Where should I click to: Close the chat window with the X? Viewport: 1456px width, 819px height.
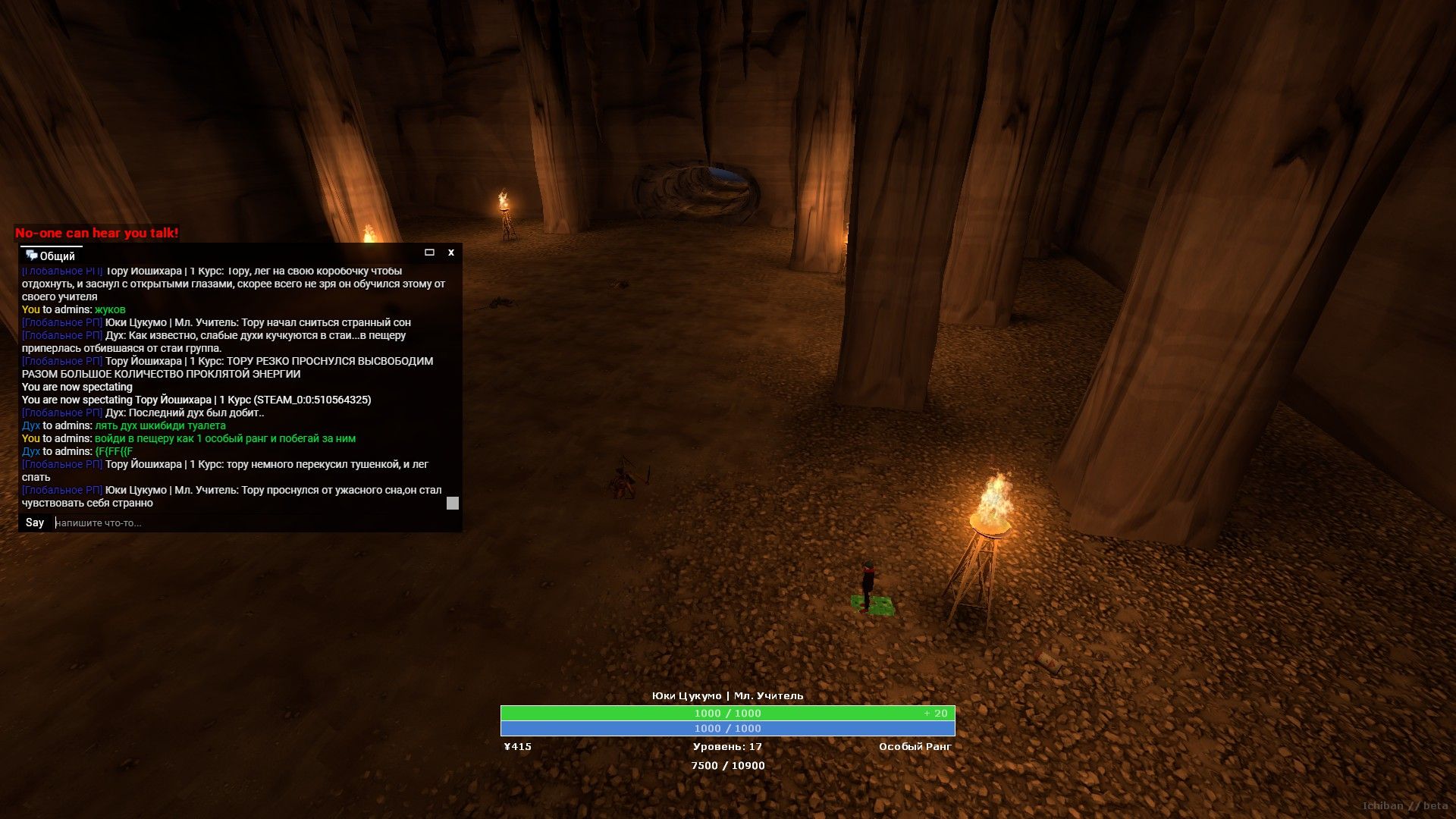point(451,253)
